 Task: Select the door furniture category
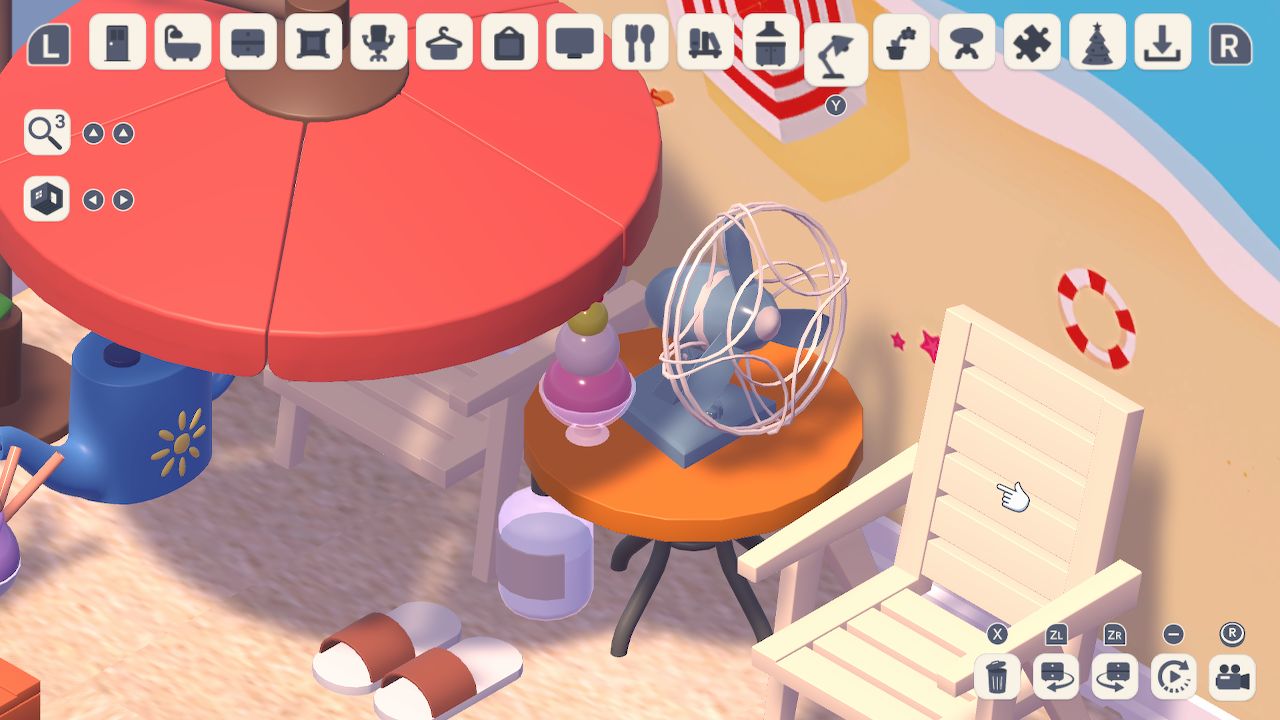[115, 44]
